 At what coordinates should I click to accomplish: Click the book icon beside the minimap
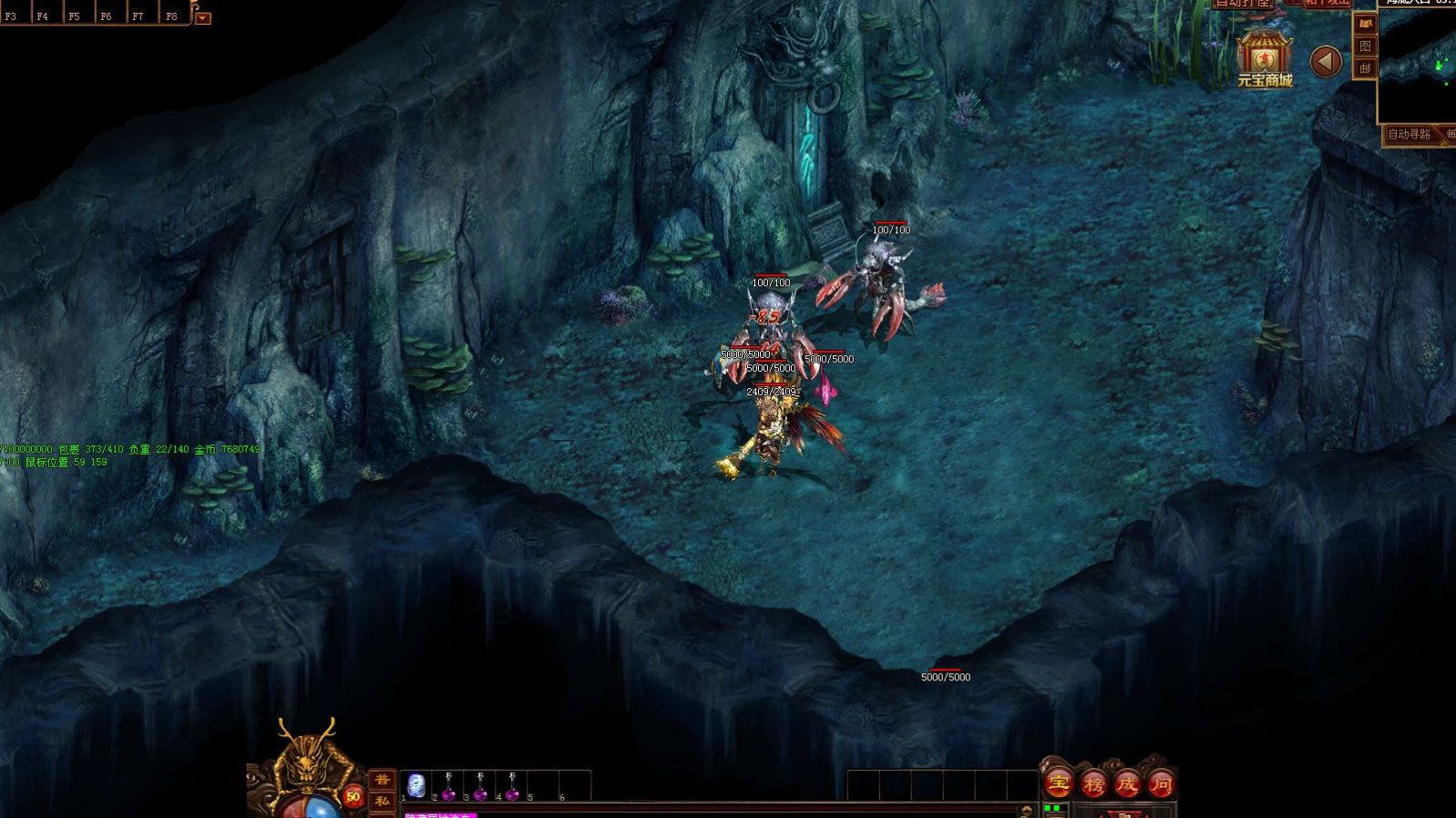(x=1364, y=24)
